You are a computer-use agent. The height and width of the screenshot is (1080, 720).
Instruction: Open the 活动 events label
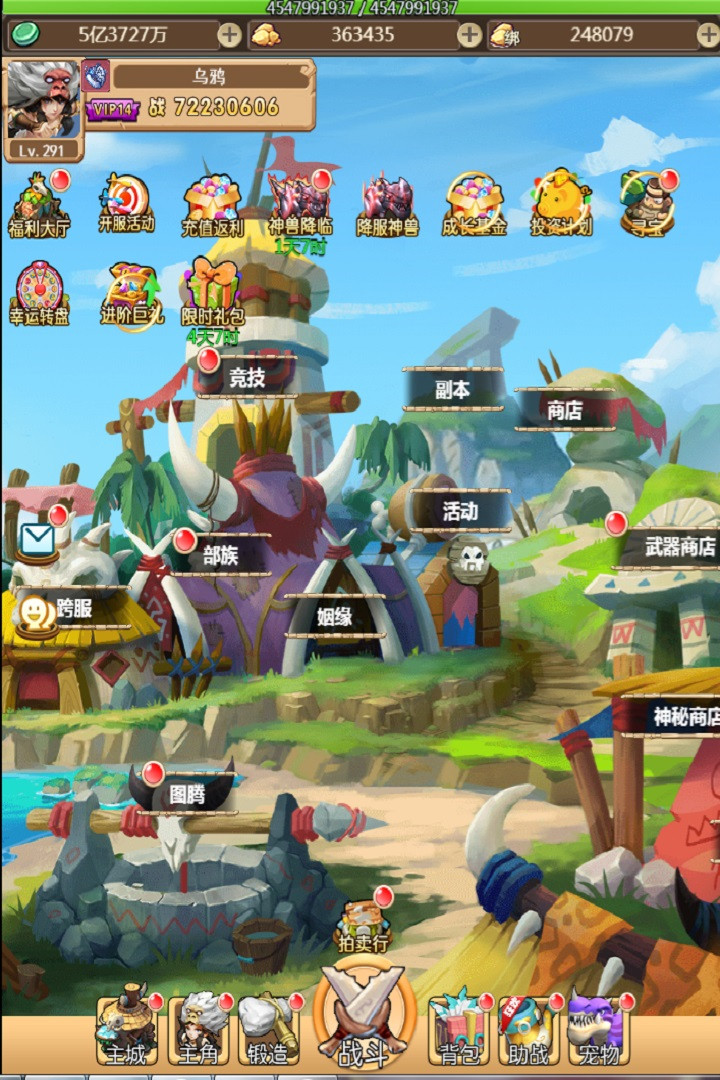click(x=460, y=511)
